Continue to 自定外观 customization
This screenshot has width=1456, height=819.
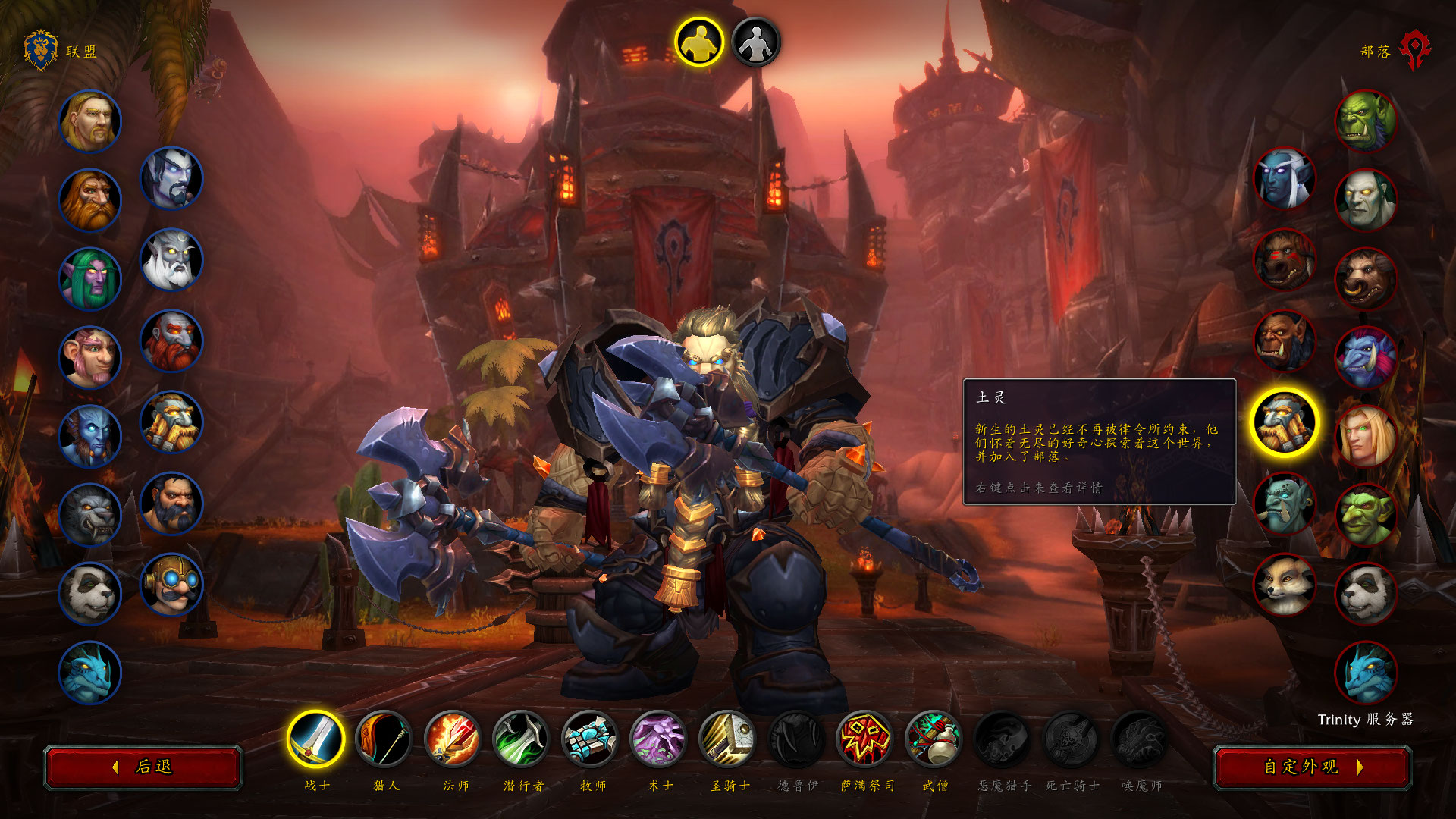pos(1312,767)
